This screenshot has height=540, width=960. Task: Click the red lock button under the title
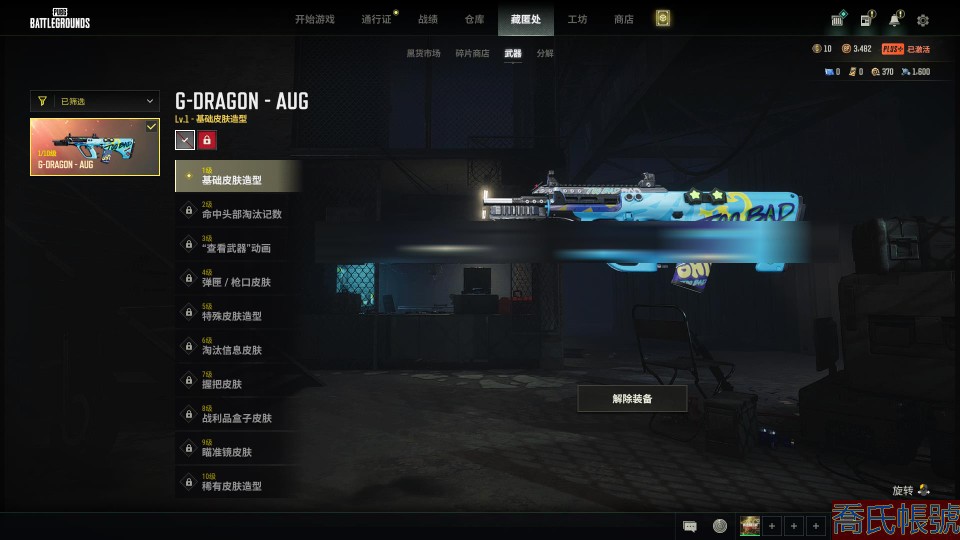coord(207,141)
